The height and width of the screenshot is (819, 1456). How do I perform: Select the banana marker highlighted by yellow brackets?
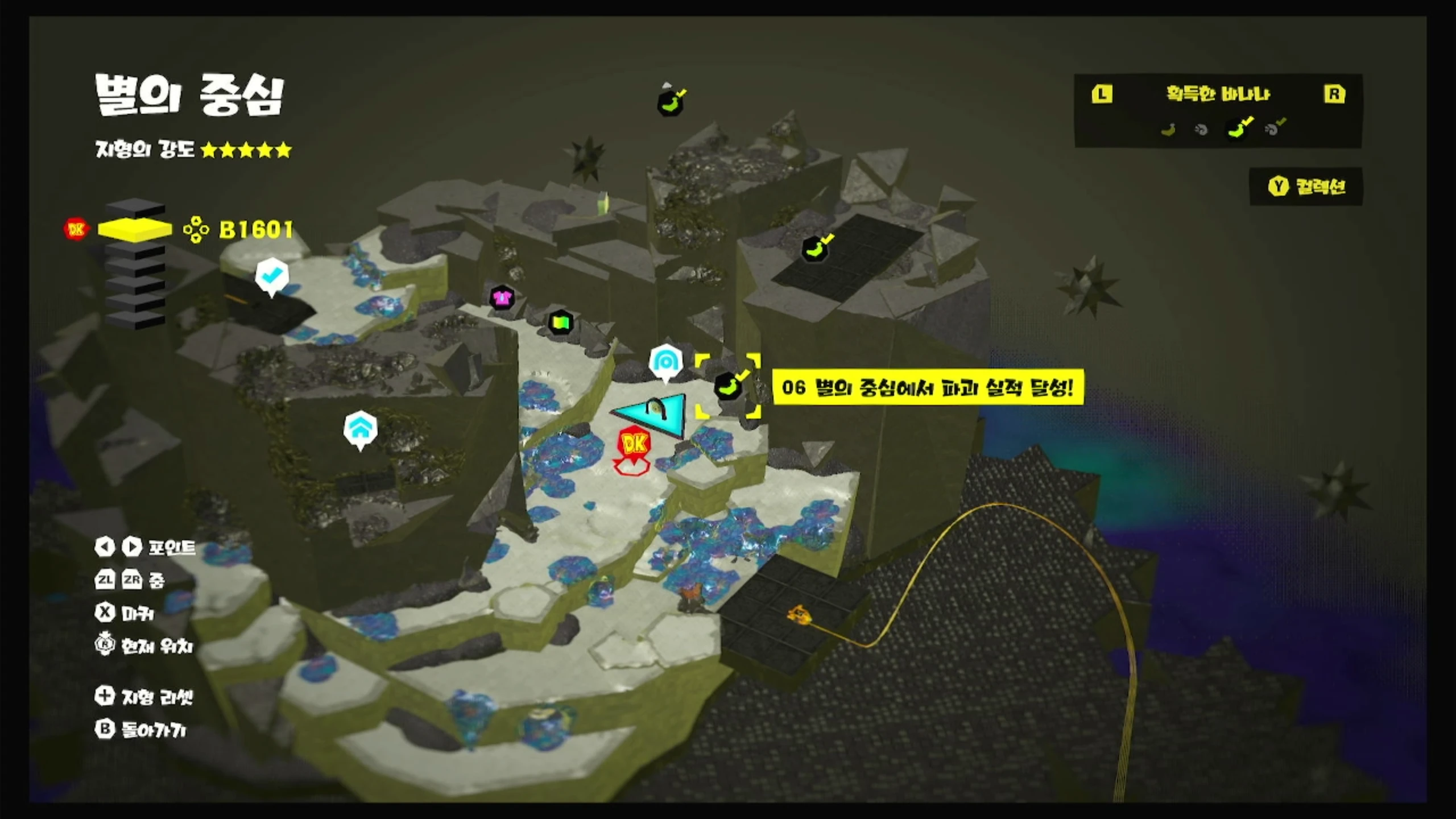(728, 386)
